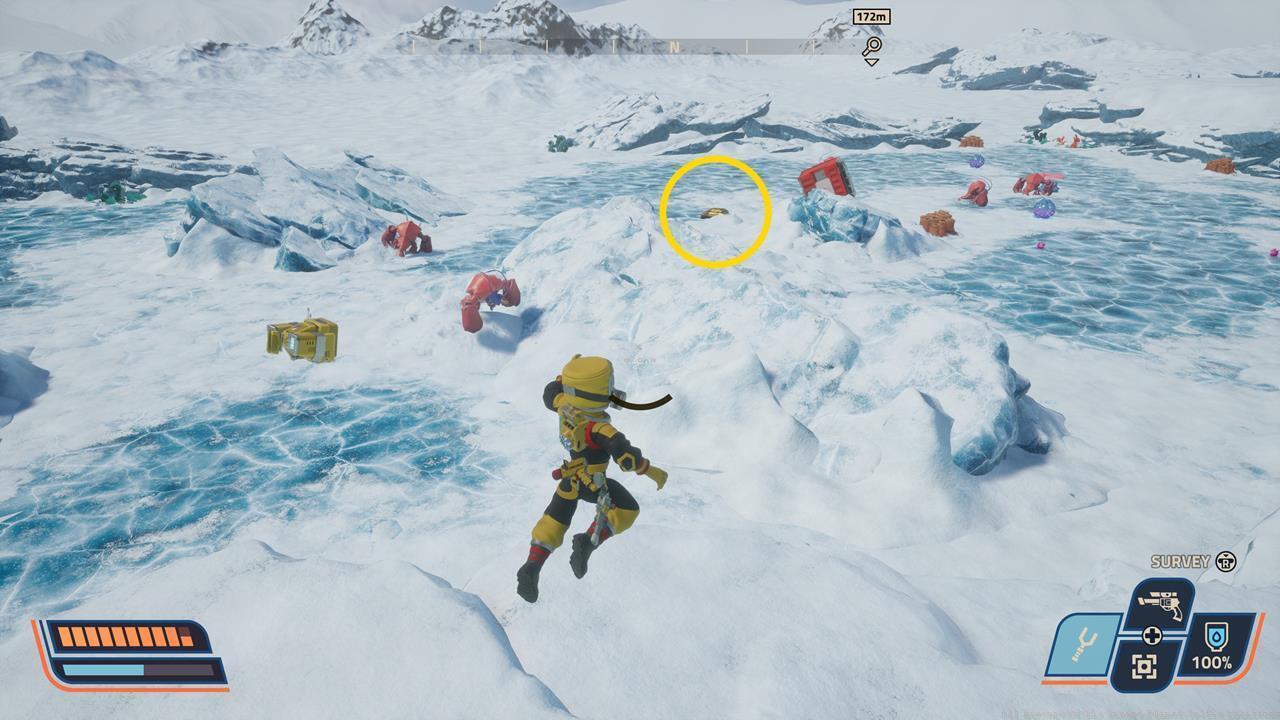Select the 100% health readout
The width and height of the screenshot is (1280, 720).
1213,662
